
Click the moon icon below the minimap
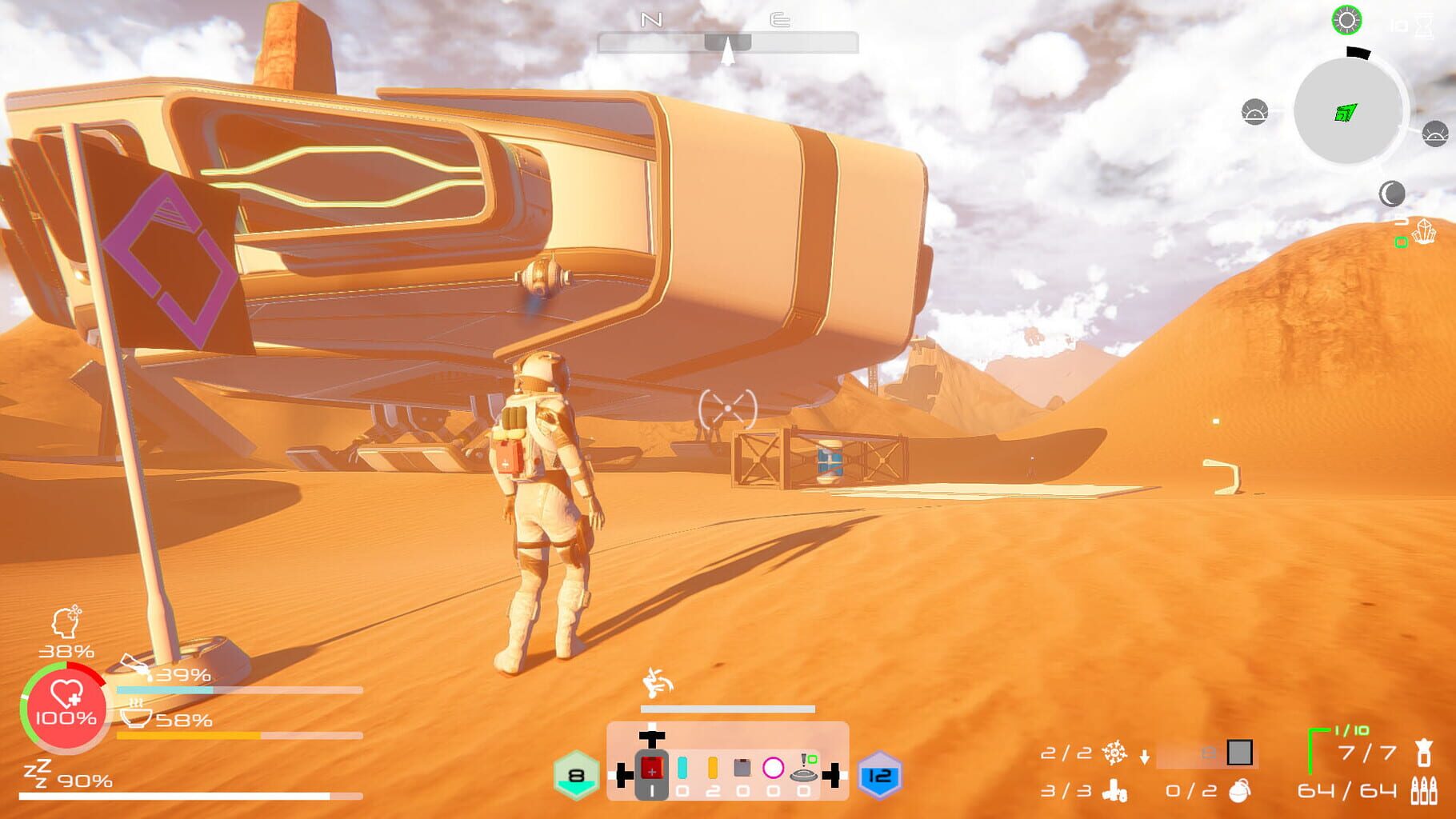[x=1393, y=193]
